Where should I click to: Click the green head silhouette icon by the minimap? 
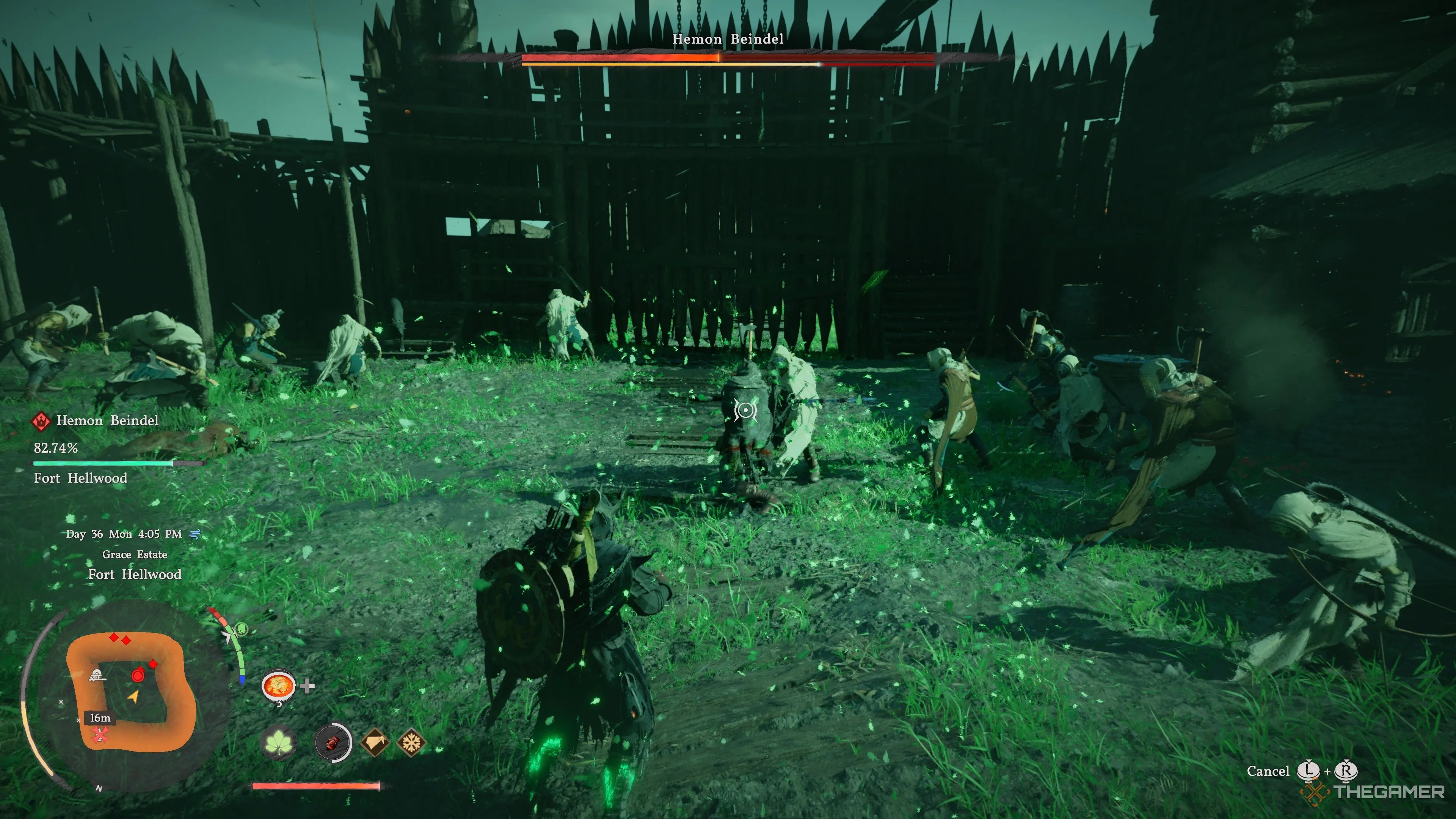click(x=242, y=629)
